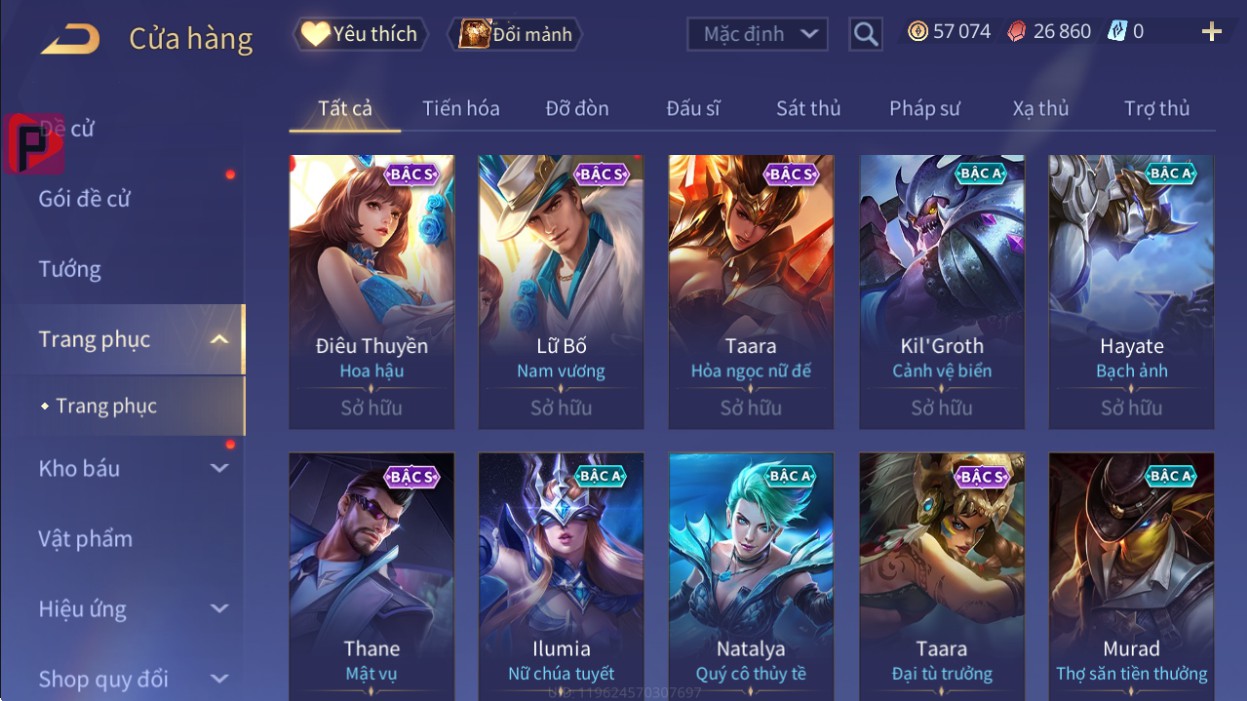Open the Đổi mảnh fragment exchange
This screenshot has height=701, width=1247.
tap(515, 34)
